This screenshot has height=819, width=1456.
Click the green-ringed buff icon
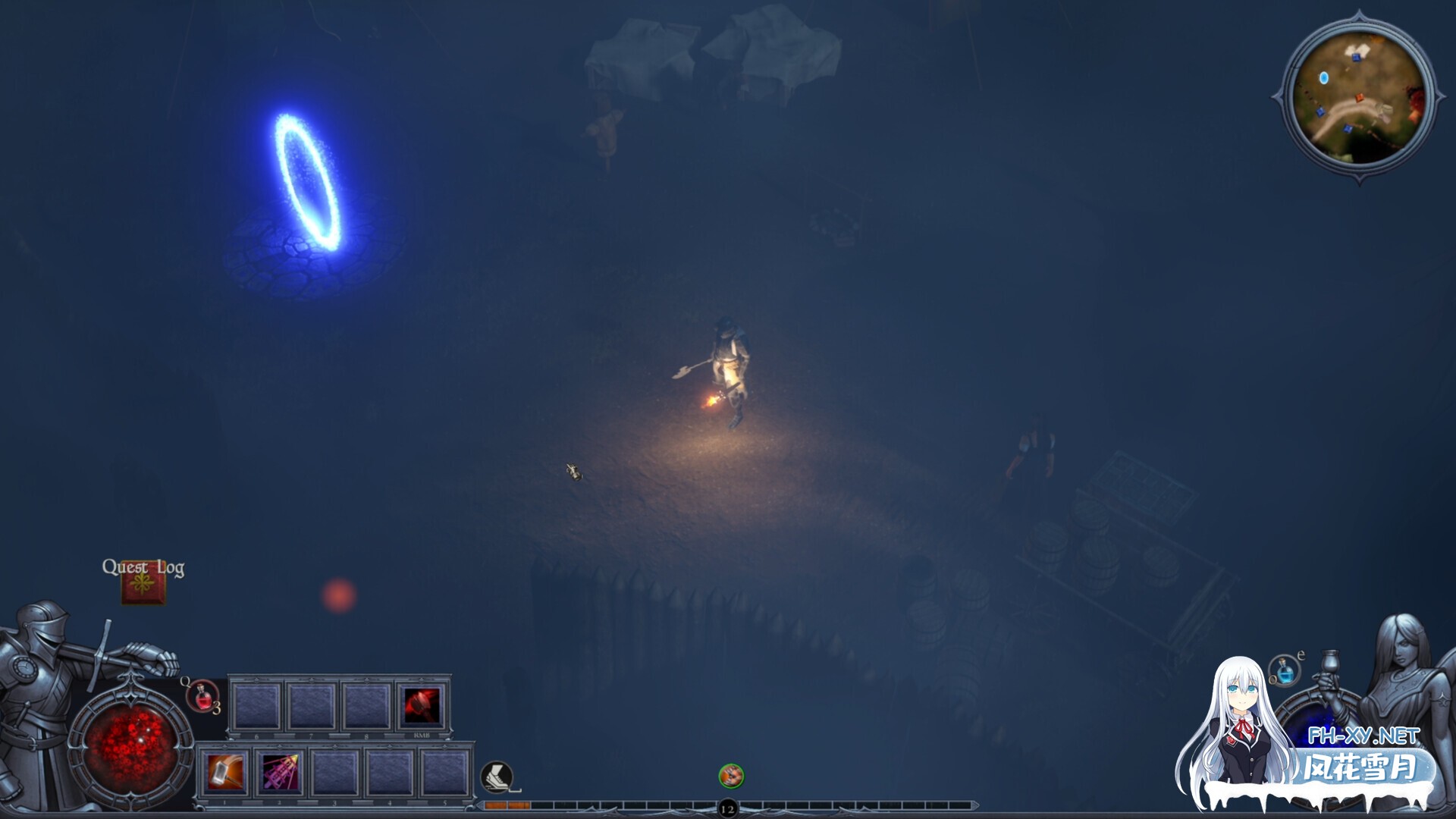pyautogui.click(x=731, y=776)
